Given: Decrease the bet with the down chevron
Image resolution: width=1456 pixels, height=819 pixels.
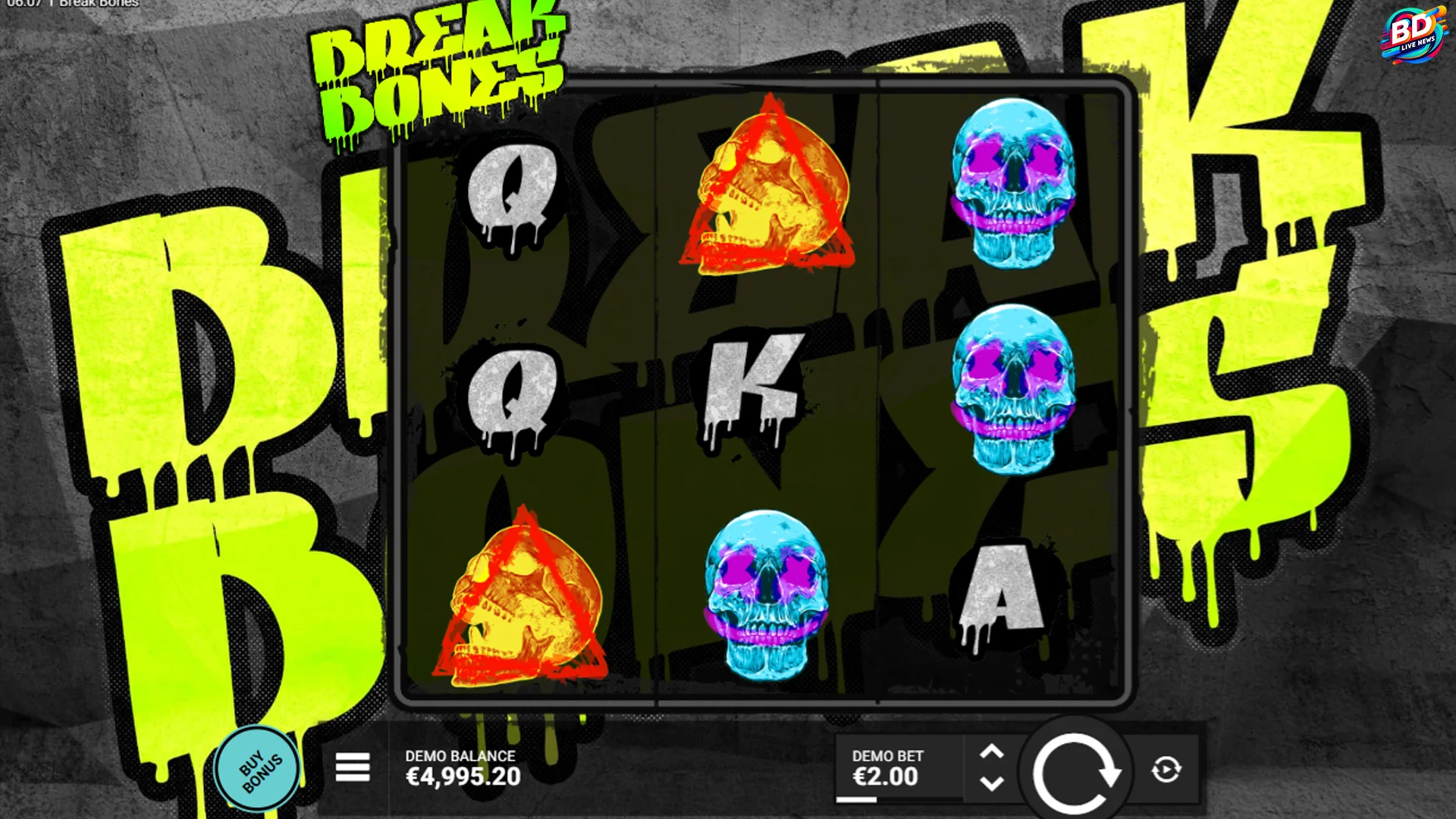Looking at the screenshot, I should tap(992, 784).
